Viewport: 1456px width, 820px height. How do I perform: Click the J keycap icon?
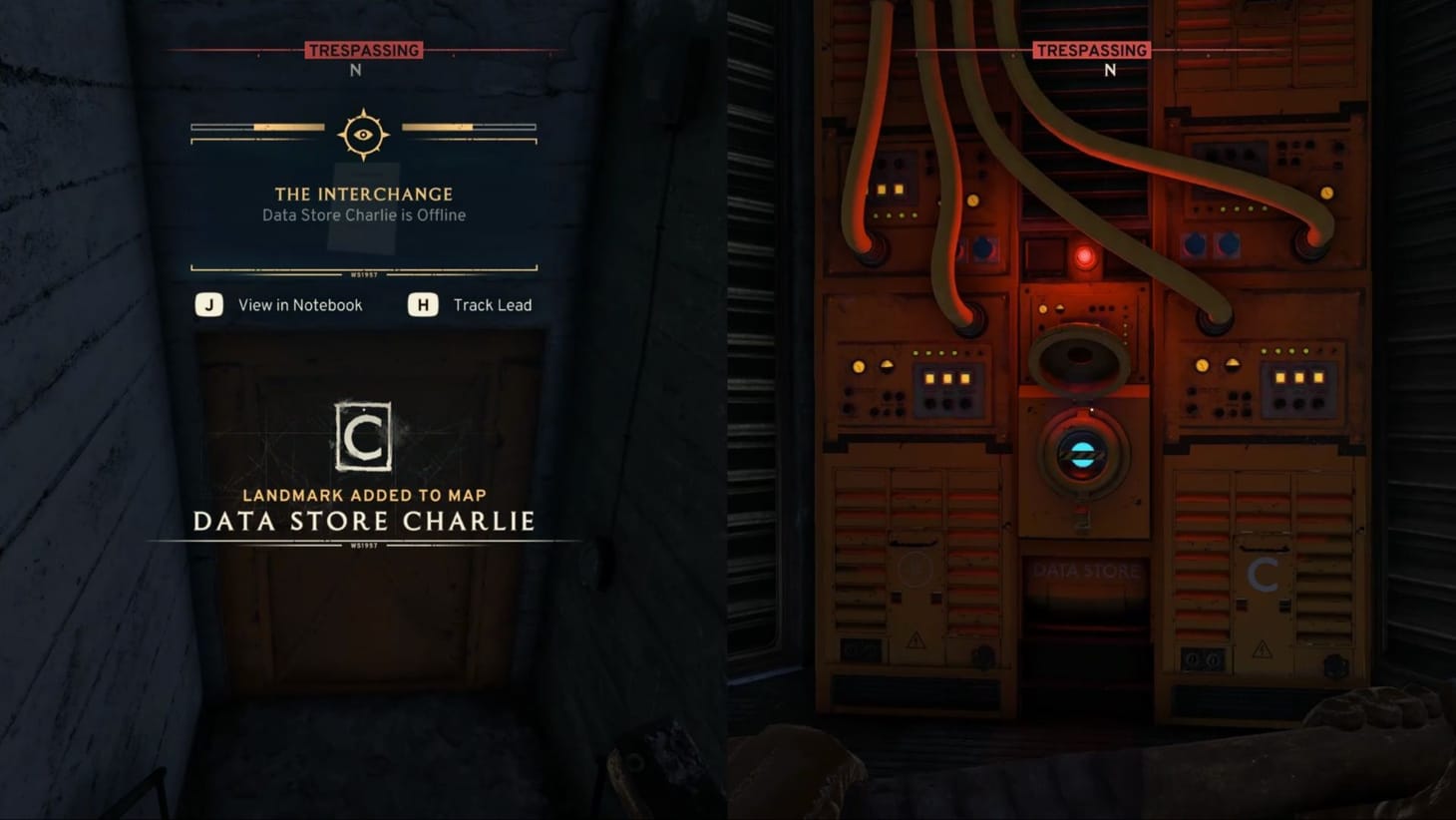[x=208, y=305]
